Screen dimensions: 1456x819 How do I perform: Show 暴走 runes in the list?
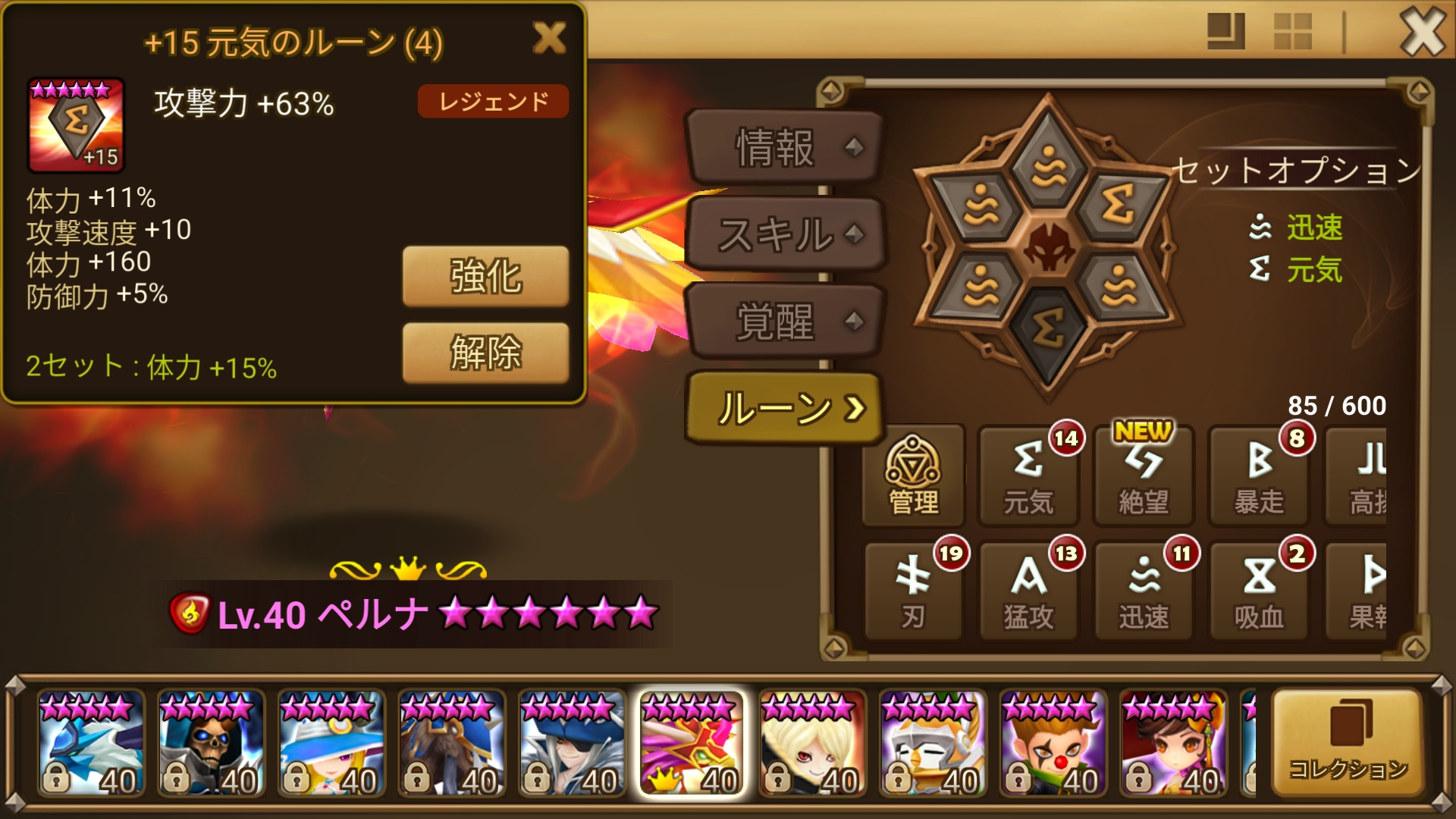click(1259, 474)
